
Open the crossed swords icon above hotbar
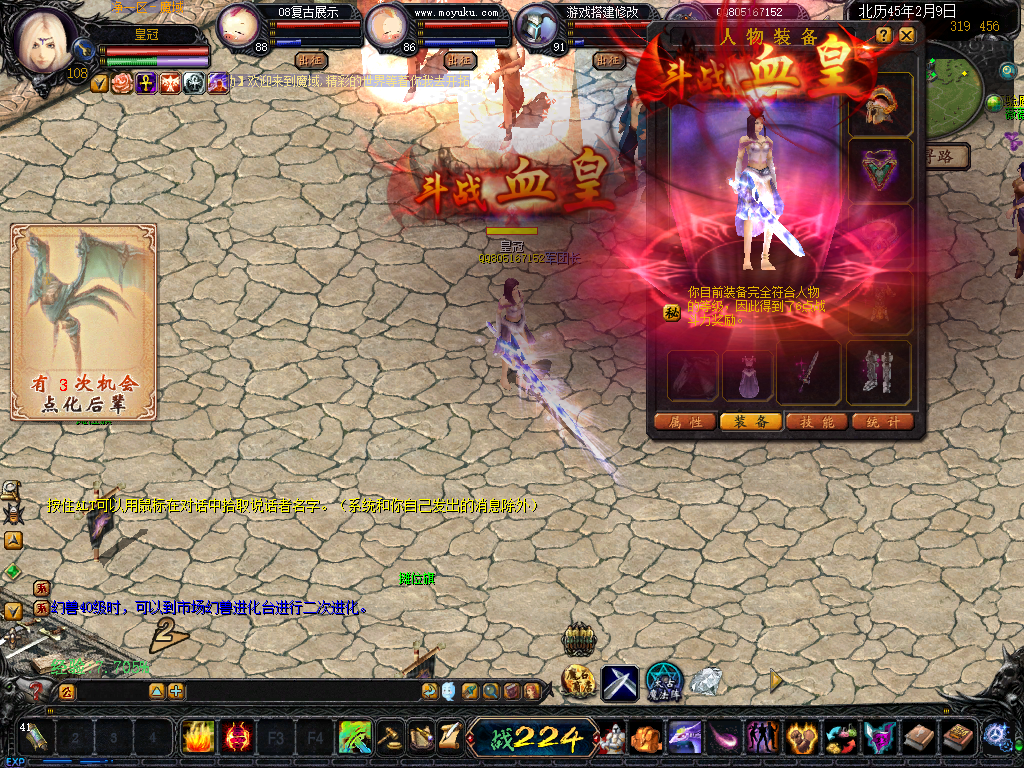pos(619,683)
